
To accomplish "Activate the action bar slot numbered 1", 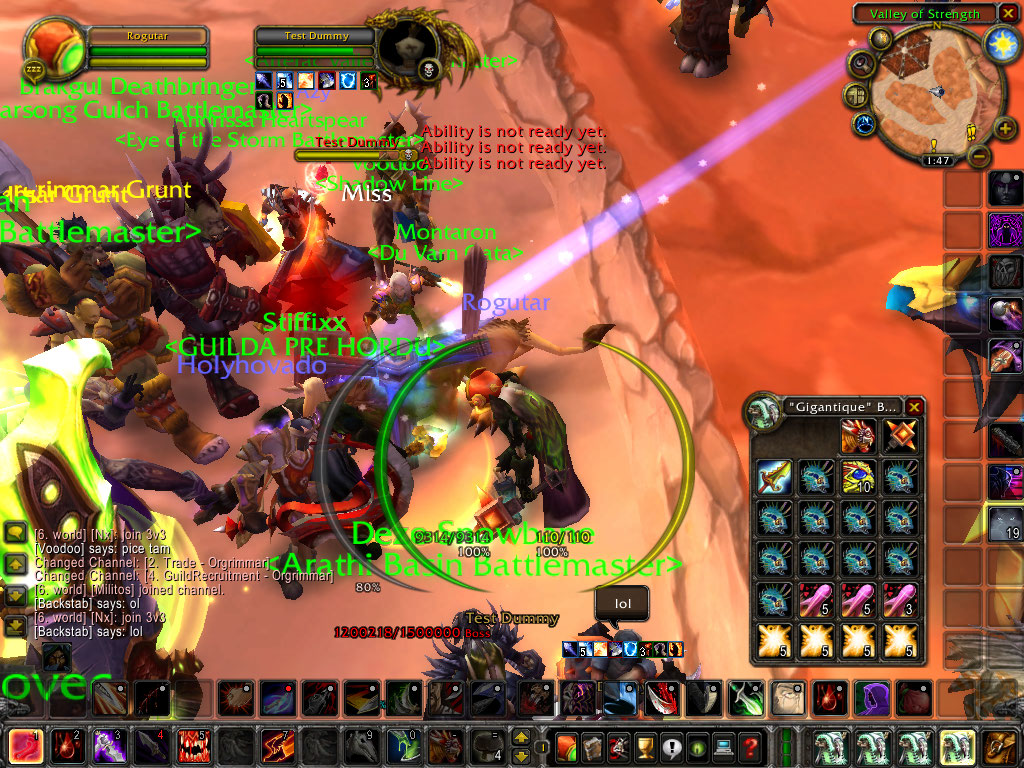I will (x=25, y=747).
